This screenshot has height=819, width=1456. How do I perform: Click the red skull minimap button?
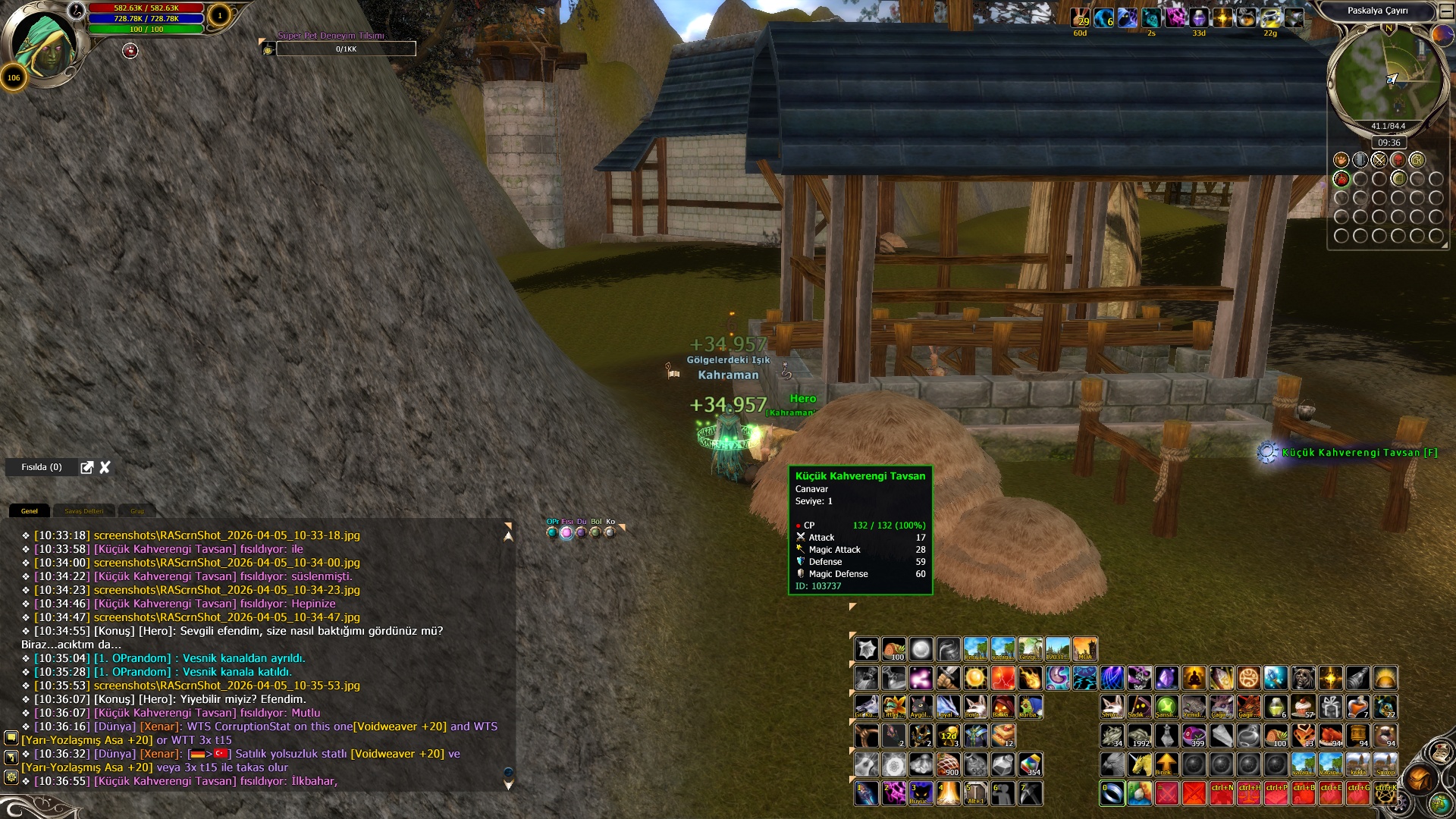(1398, 160)
